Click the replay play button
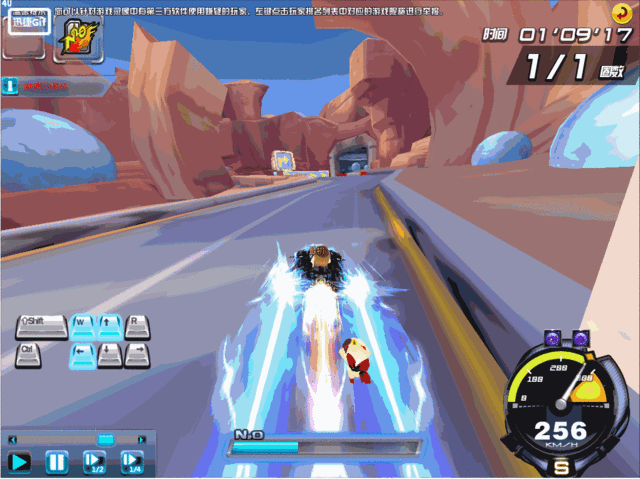The image size is (640, 479). pyautogui.click(x=20, y=462)
